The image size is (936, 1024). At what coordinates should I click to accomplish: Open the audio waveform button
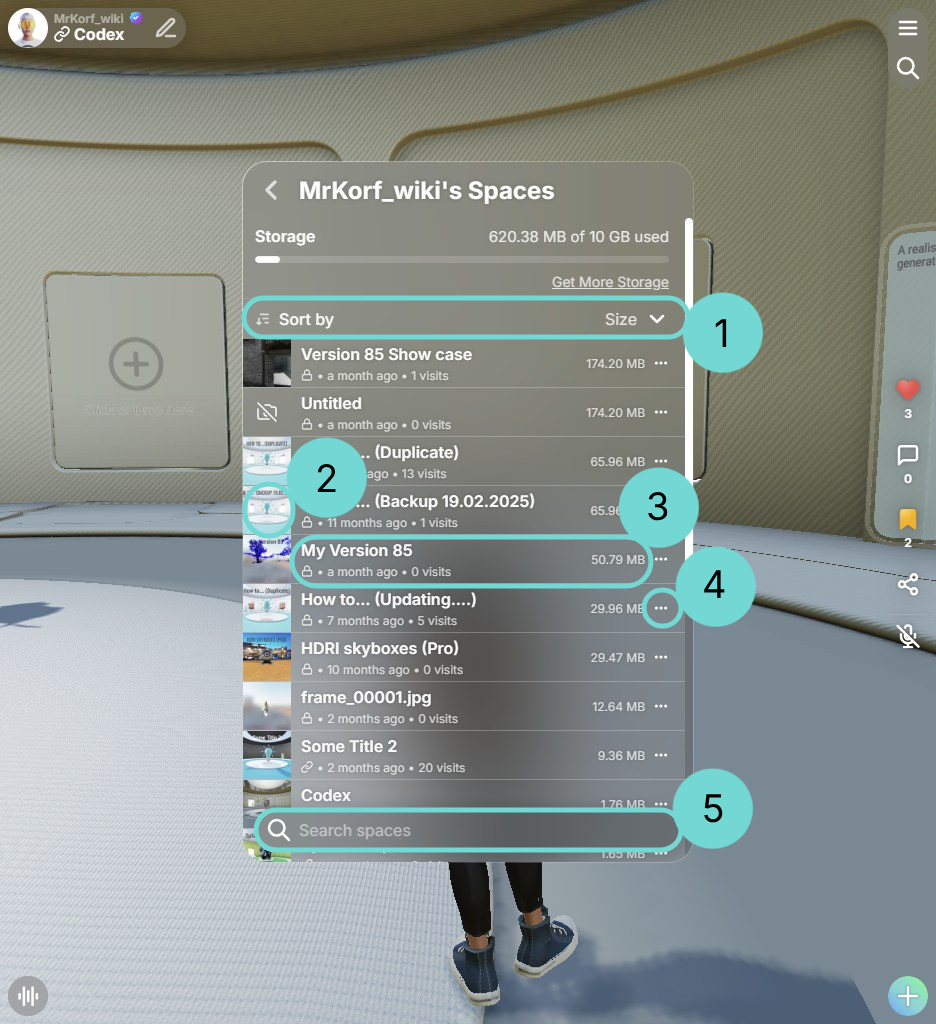point(29,996)
